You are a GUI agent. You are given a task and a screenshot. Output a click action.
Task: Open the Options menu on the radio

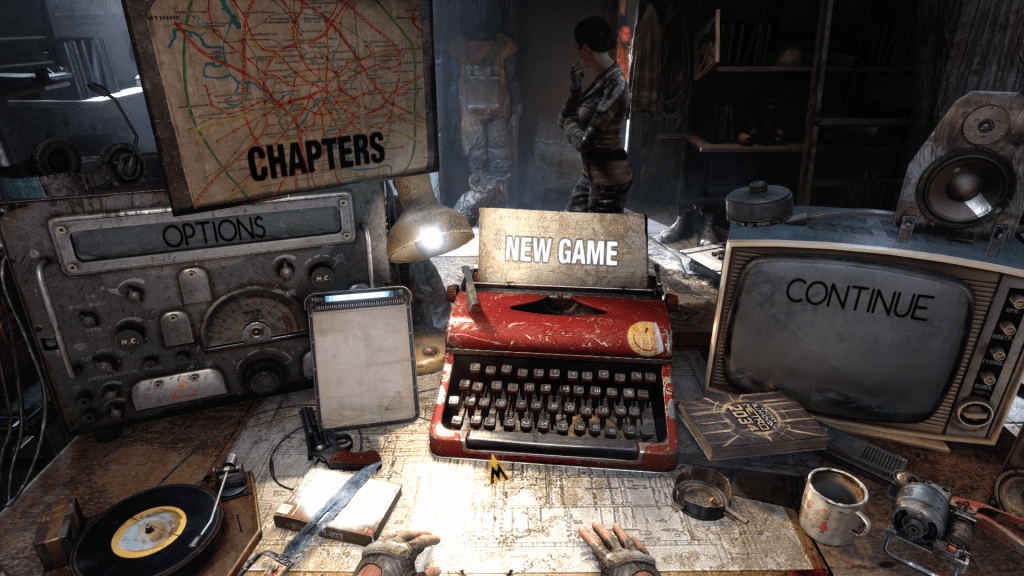pyautogui.click(x=214, y=231)
